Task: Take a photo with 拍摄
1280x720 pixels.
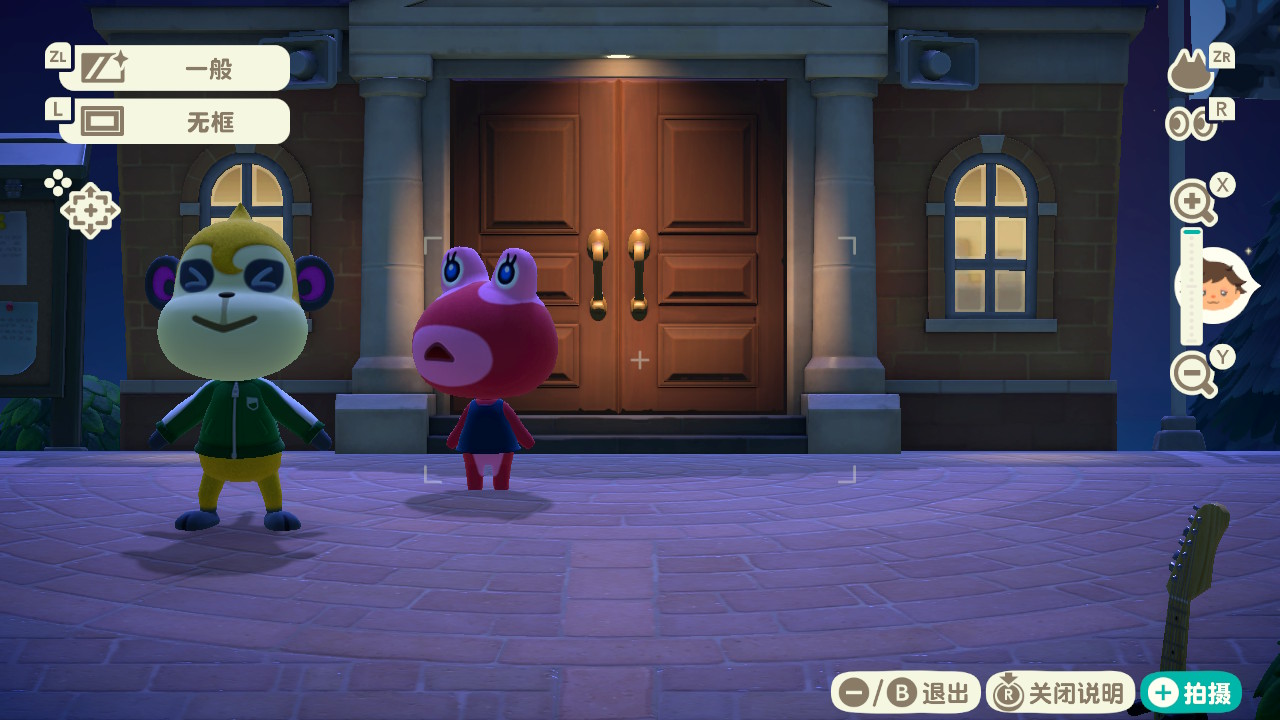Action: pos(1191,692)
